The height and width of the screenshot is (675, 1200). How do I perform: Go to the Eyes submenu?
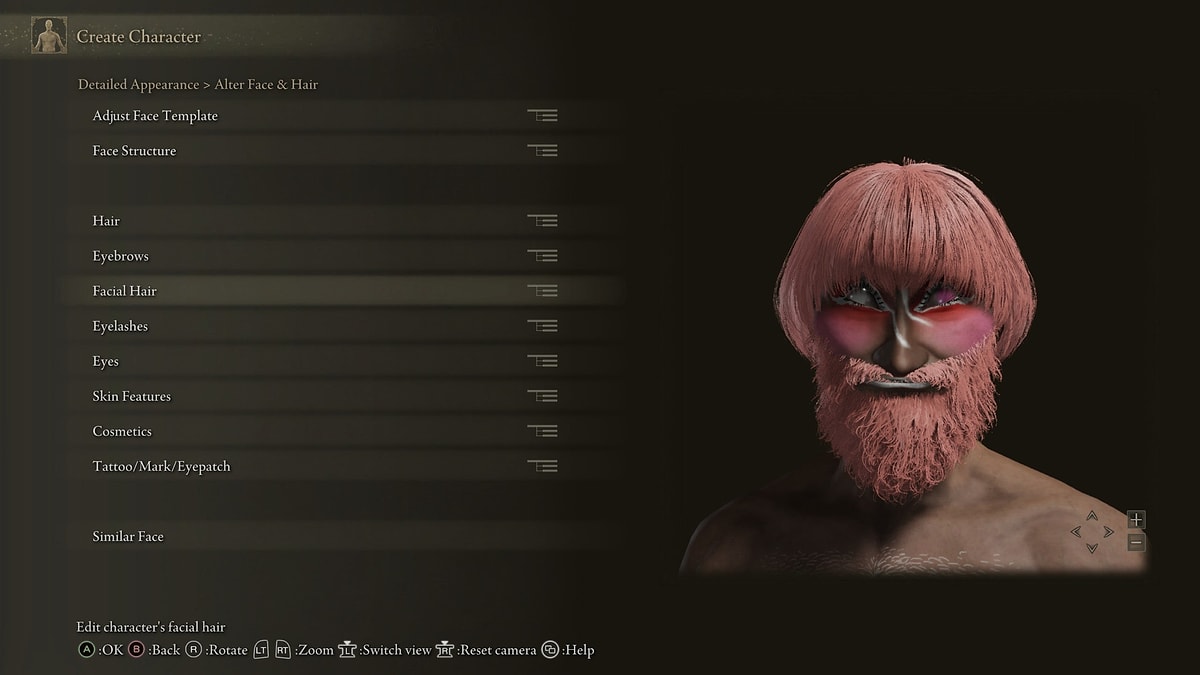[106, 361]
